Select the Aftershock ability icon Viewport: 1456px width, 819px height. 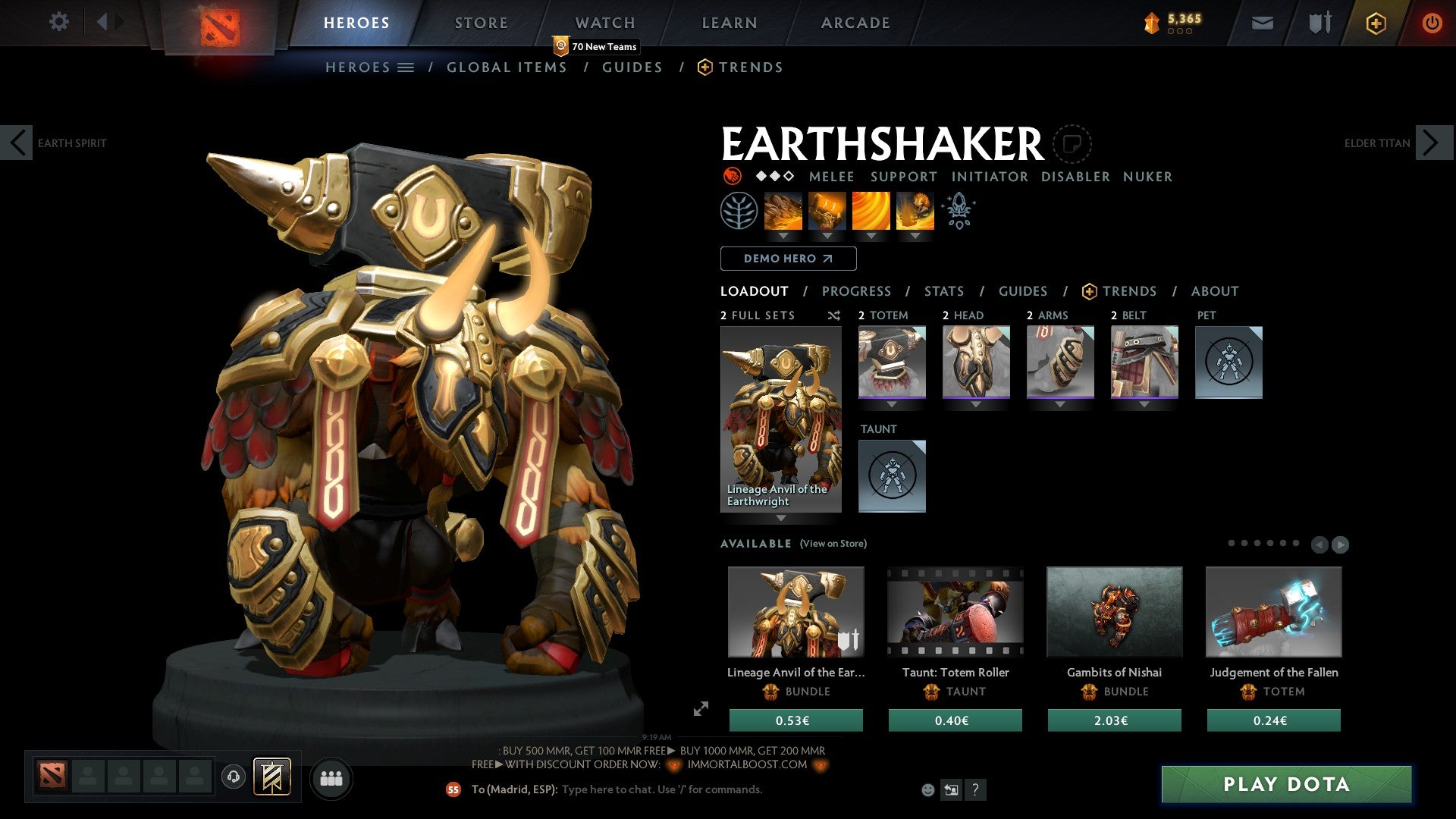870,211
